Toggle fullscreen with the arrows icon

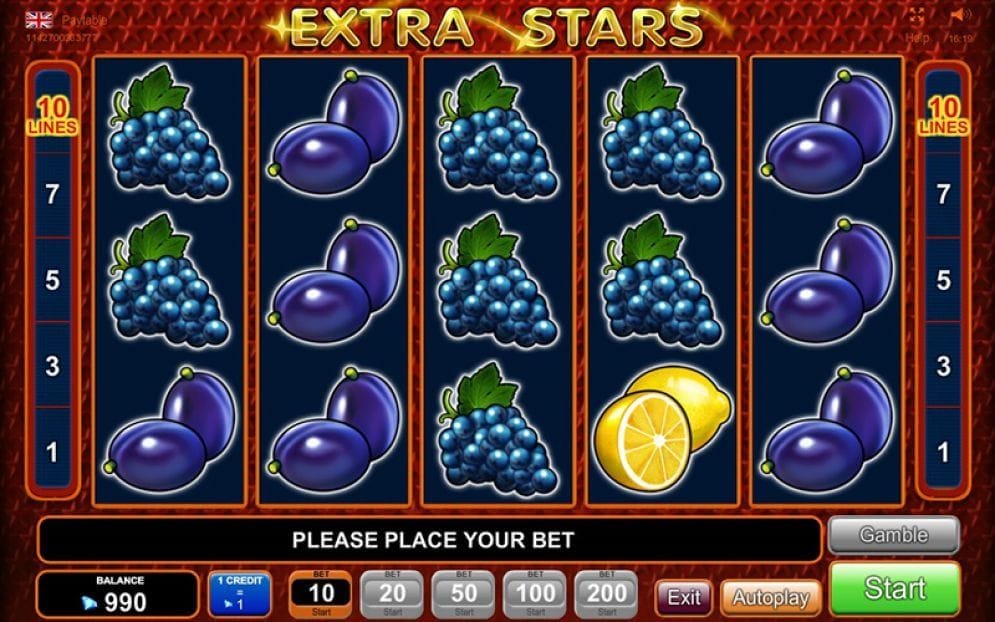point(917,15)
